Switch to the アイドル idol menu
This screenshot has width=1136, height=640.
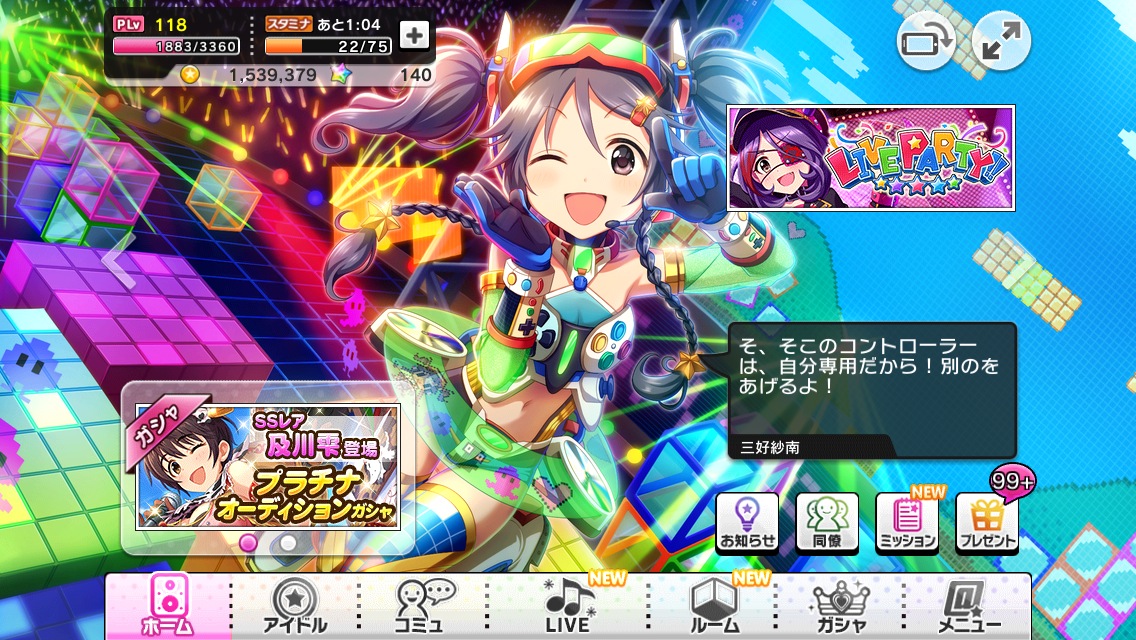[293, 606]
